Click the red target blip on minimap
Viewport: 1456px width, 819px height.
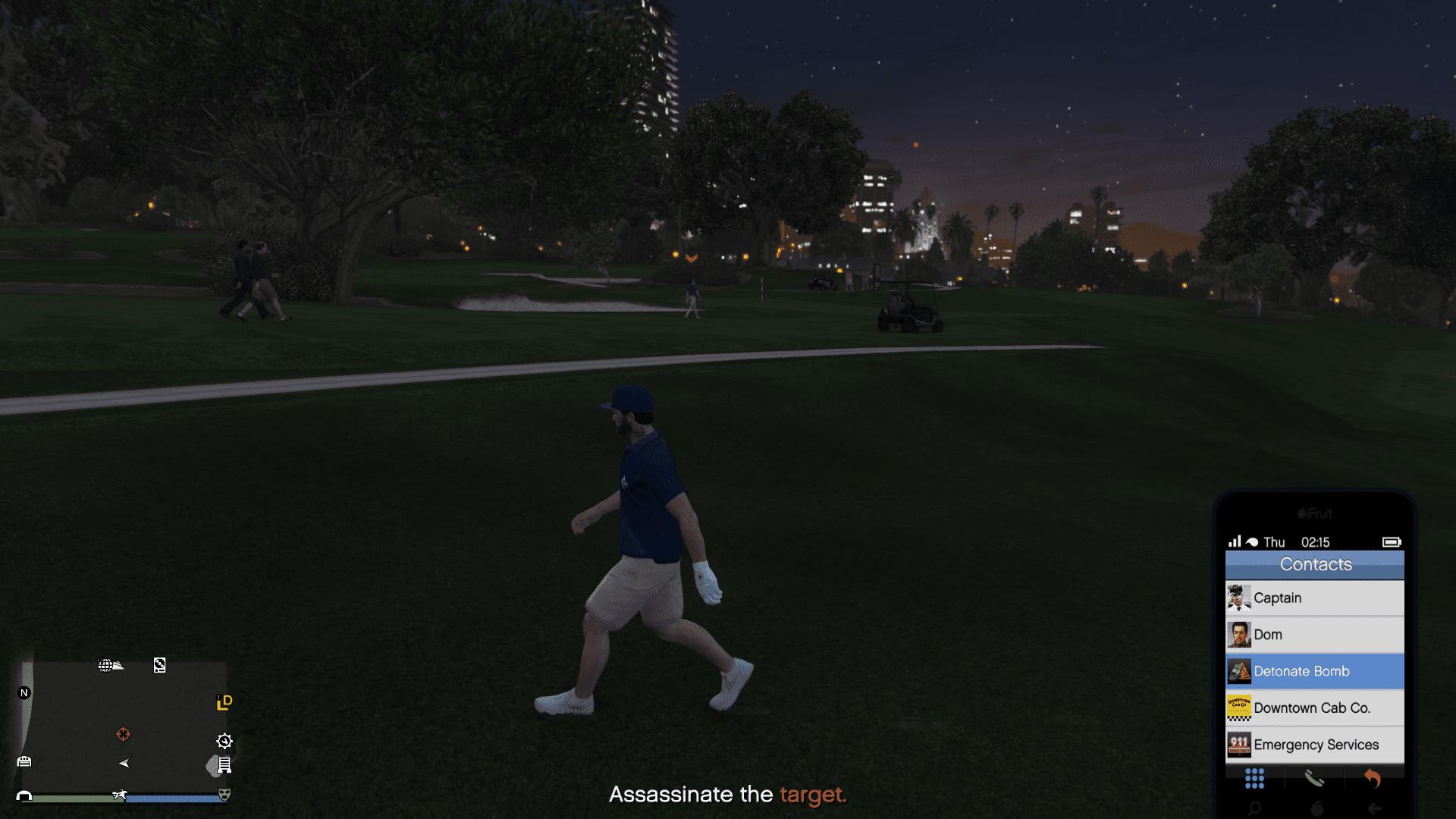tap(123, 734)
